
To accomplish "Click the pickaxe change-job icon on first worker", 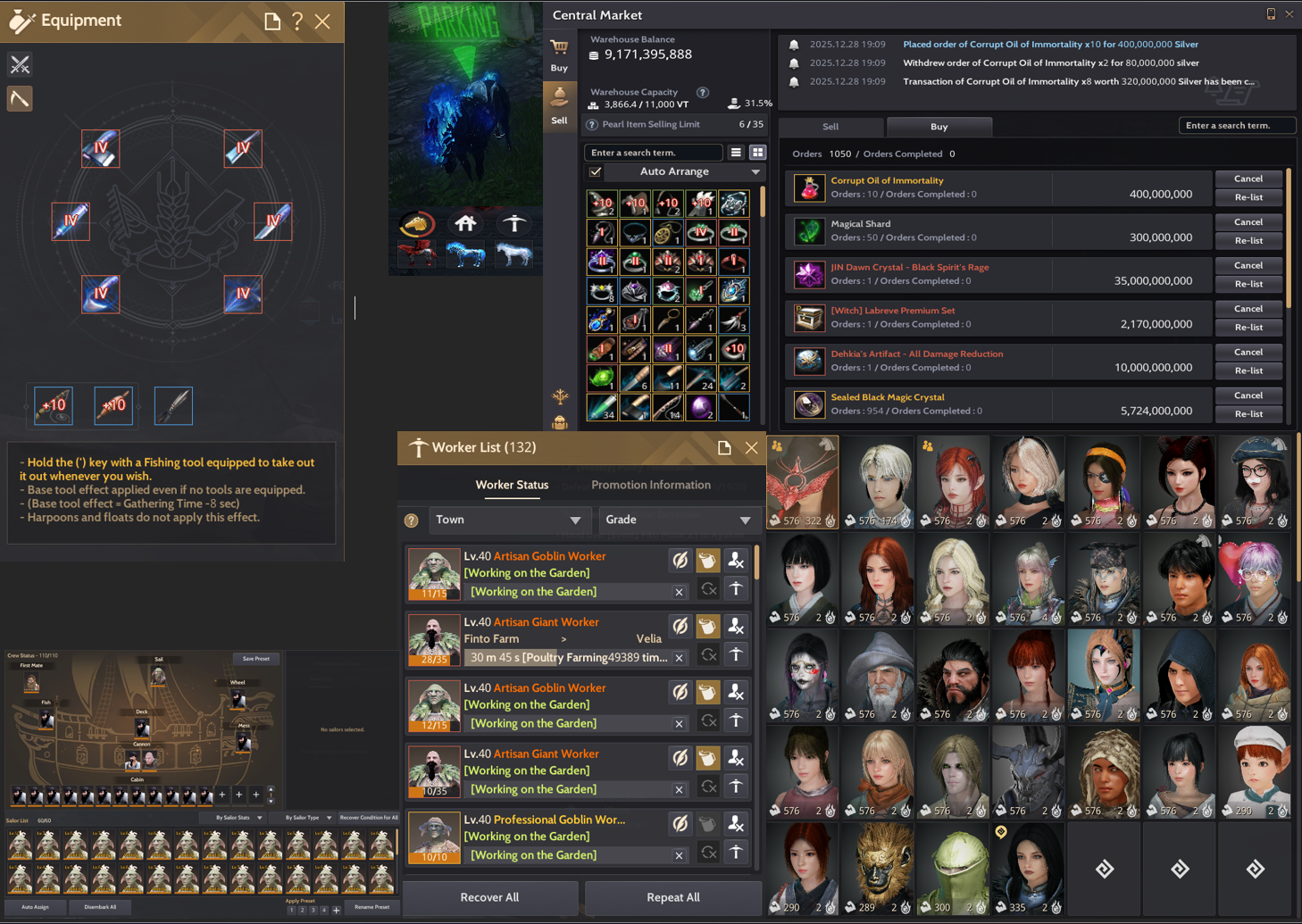I will click(x=735, y=589).
